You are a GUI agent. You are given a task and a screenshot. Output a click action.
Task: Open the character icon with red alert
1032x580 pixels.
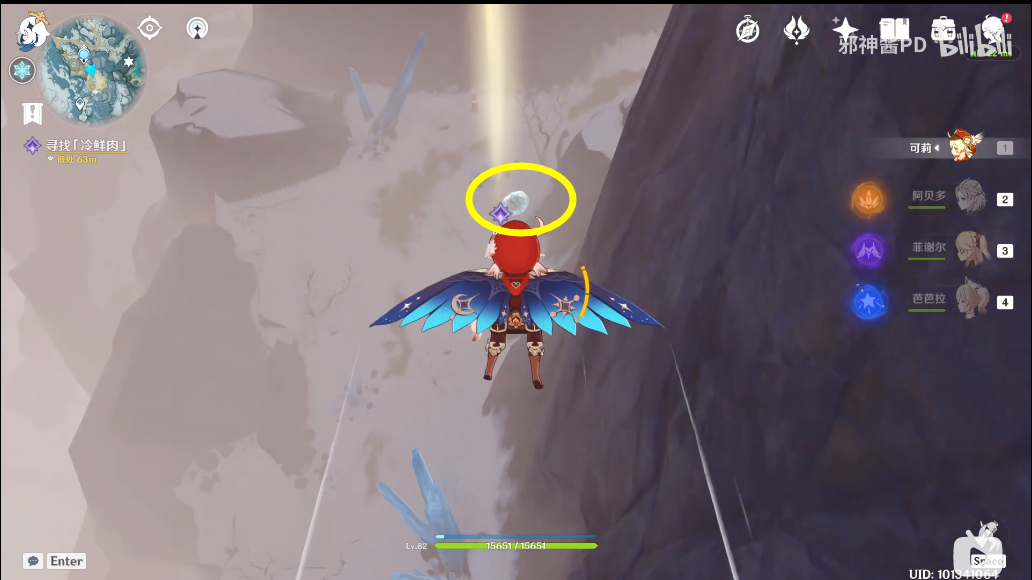992,30
